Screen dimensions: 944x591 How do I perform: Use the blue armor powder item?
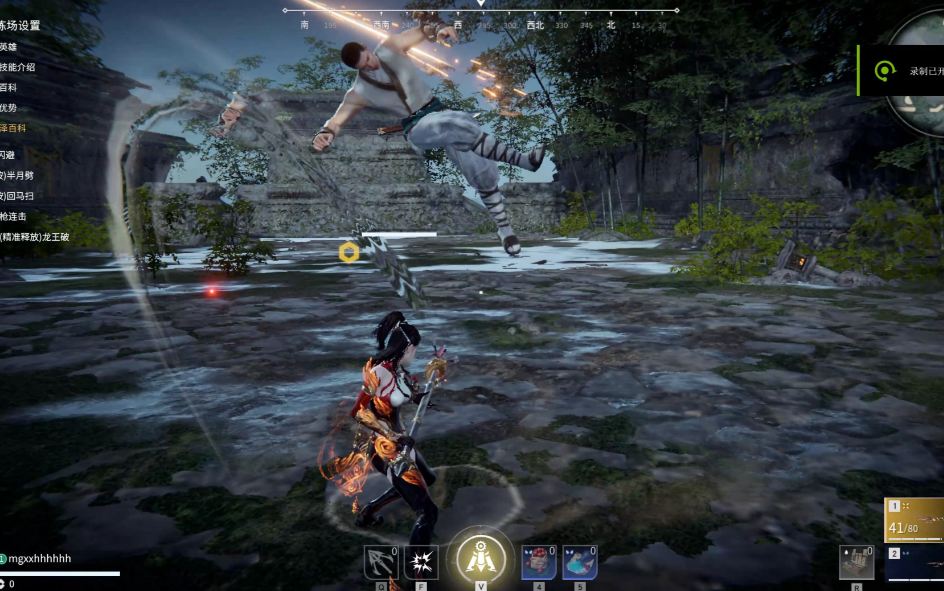pyautogui.click(x=580, y=563)
